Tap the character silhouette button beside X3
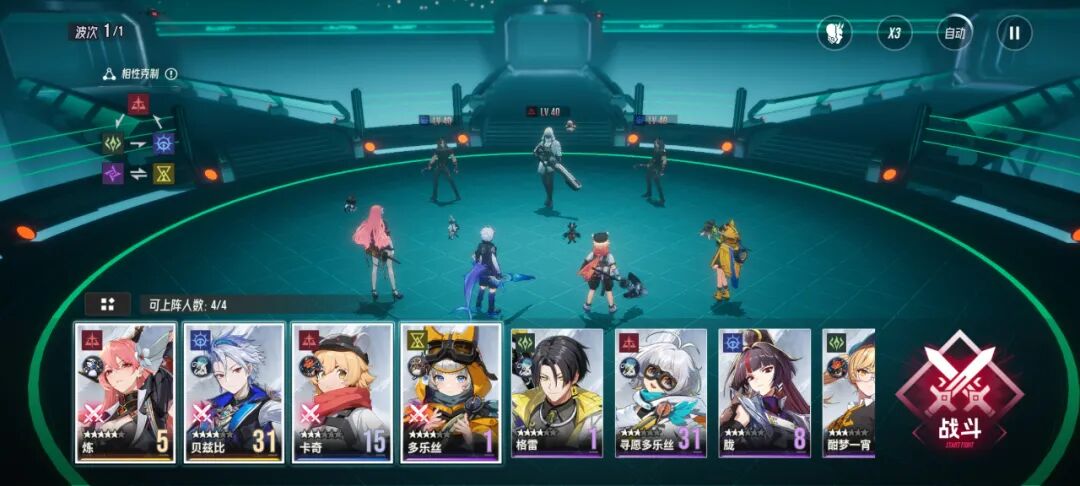The height and width of the screenshot is (486, 1080). coord(834,33)
